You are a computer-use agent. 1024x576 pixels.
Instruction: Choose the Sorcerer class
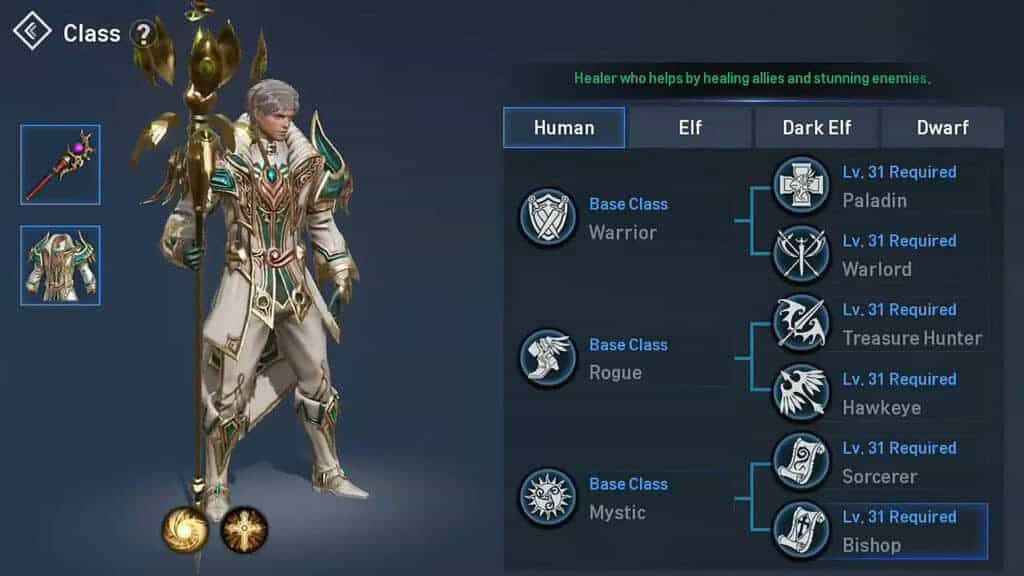coord(801,462)
